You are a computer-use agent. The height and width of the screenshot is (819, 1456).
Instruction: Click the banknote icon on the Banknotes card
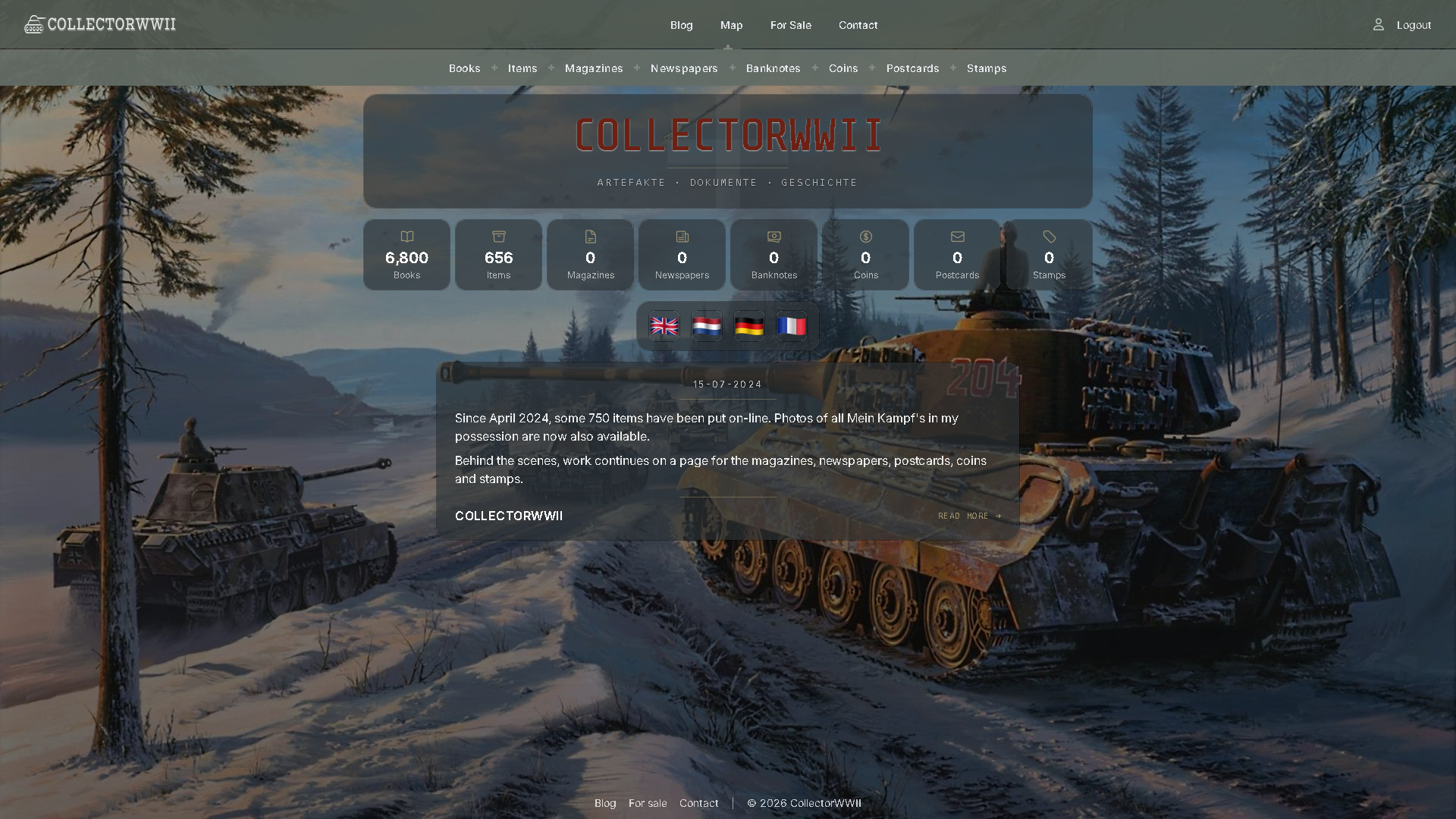click(773, 237)
